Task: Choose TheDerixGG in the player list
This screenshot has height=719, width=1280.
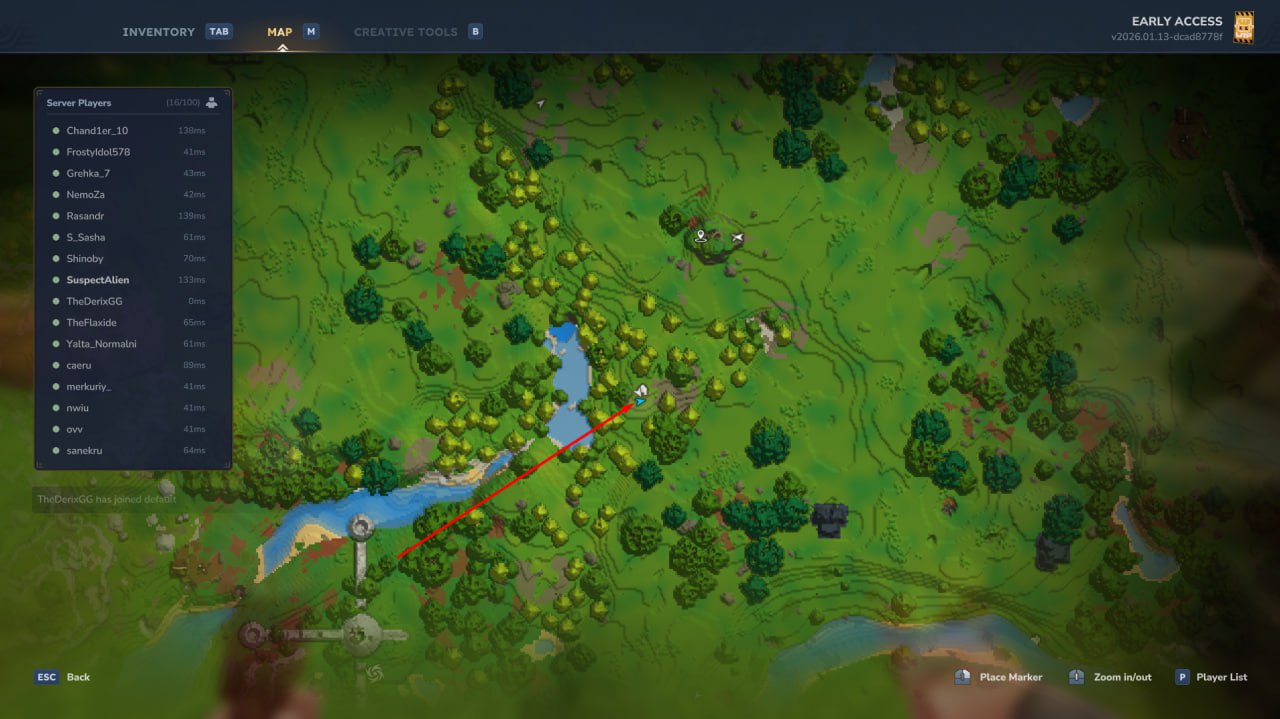Action: 94,301
